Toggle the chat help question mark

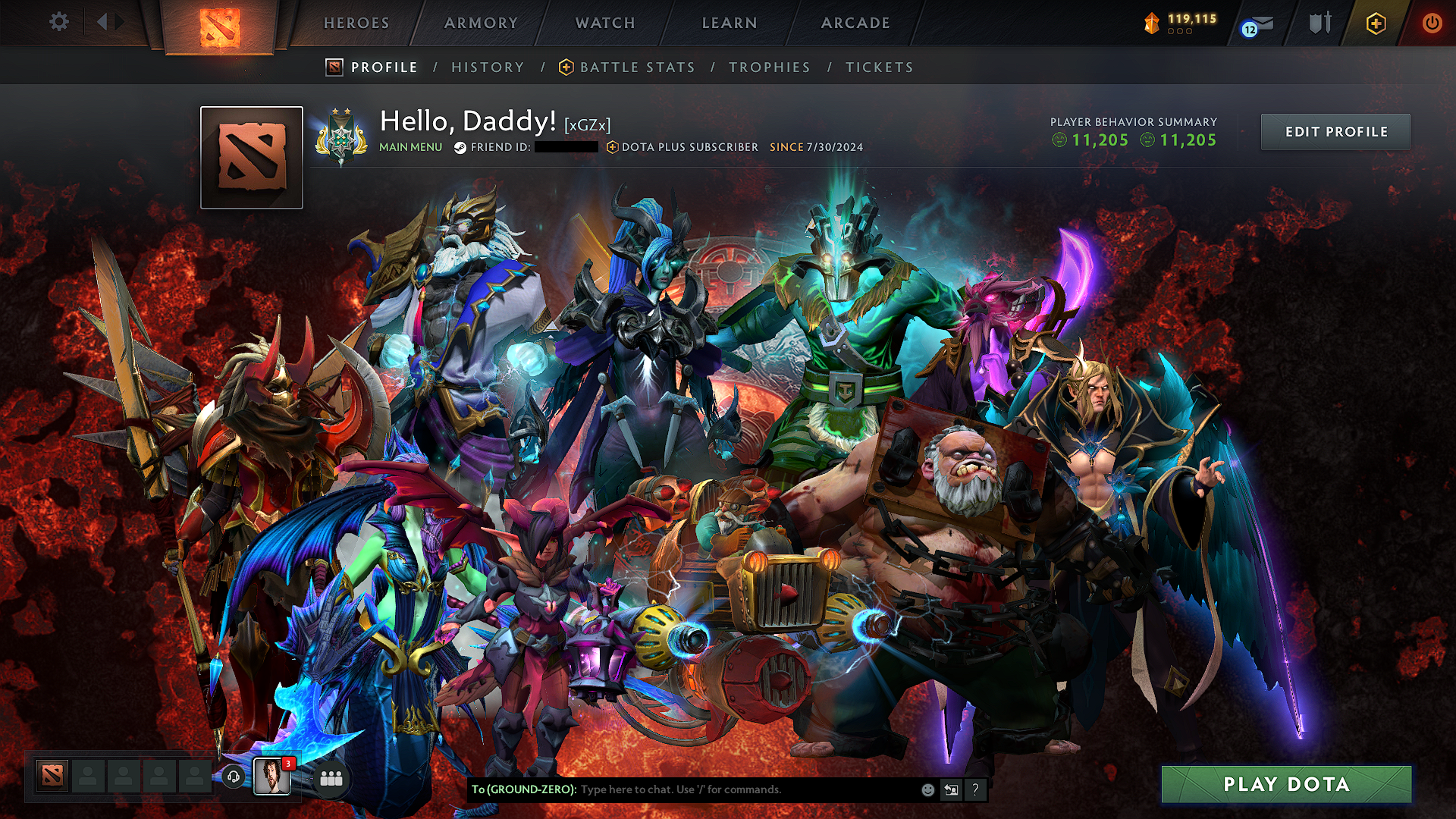pyautogui.click(x=976, y=789)
